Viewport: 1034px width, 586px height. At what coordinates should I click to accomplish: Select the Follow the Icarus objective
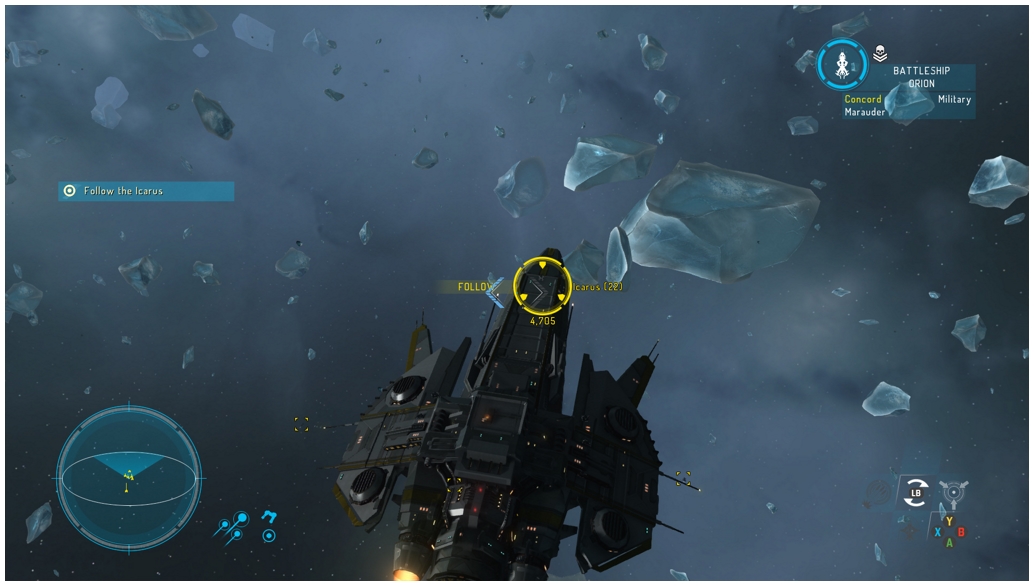(x=146, y=191)
